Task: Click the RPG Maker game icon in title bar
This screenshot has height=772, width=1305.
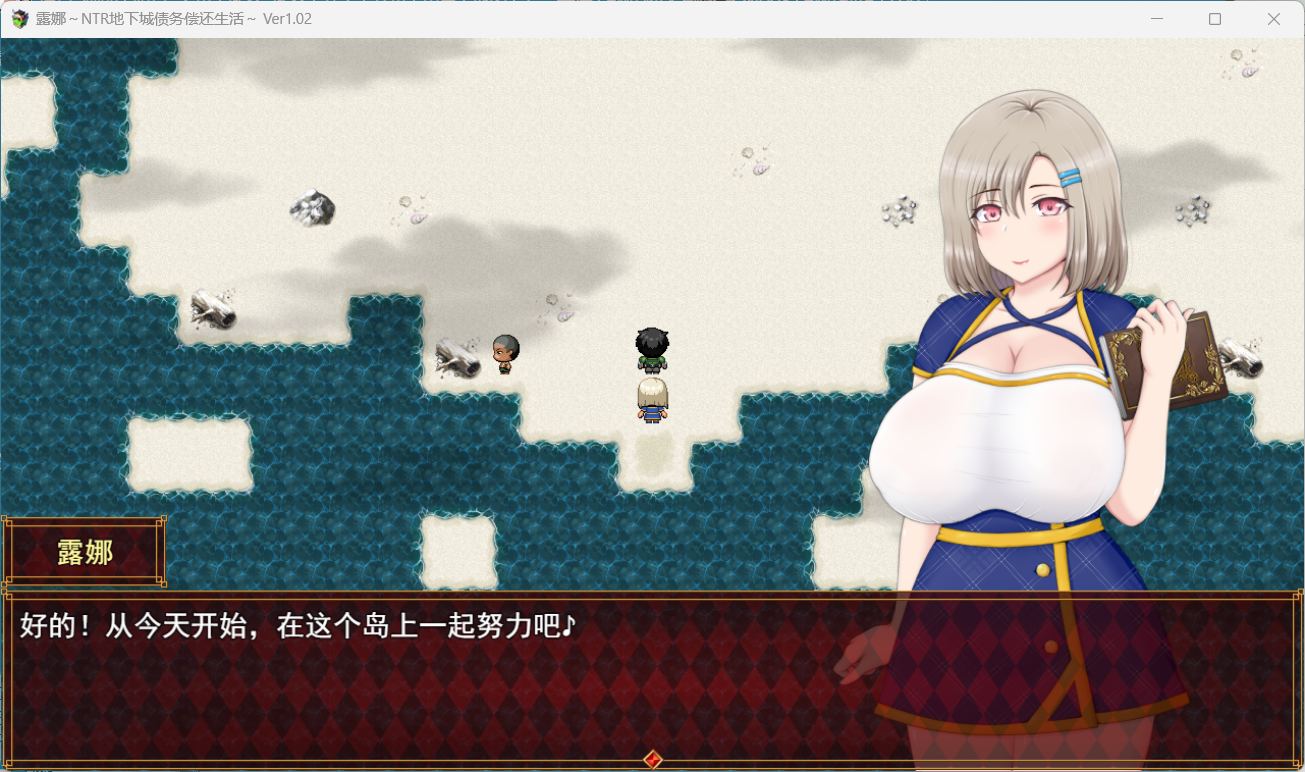Action: coord(17,18)
